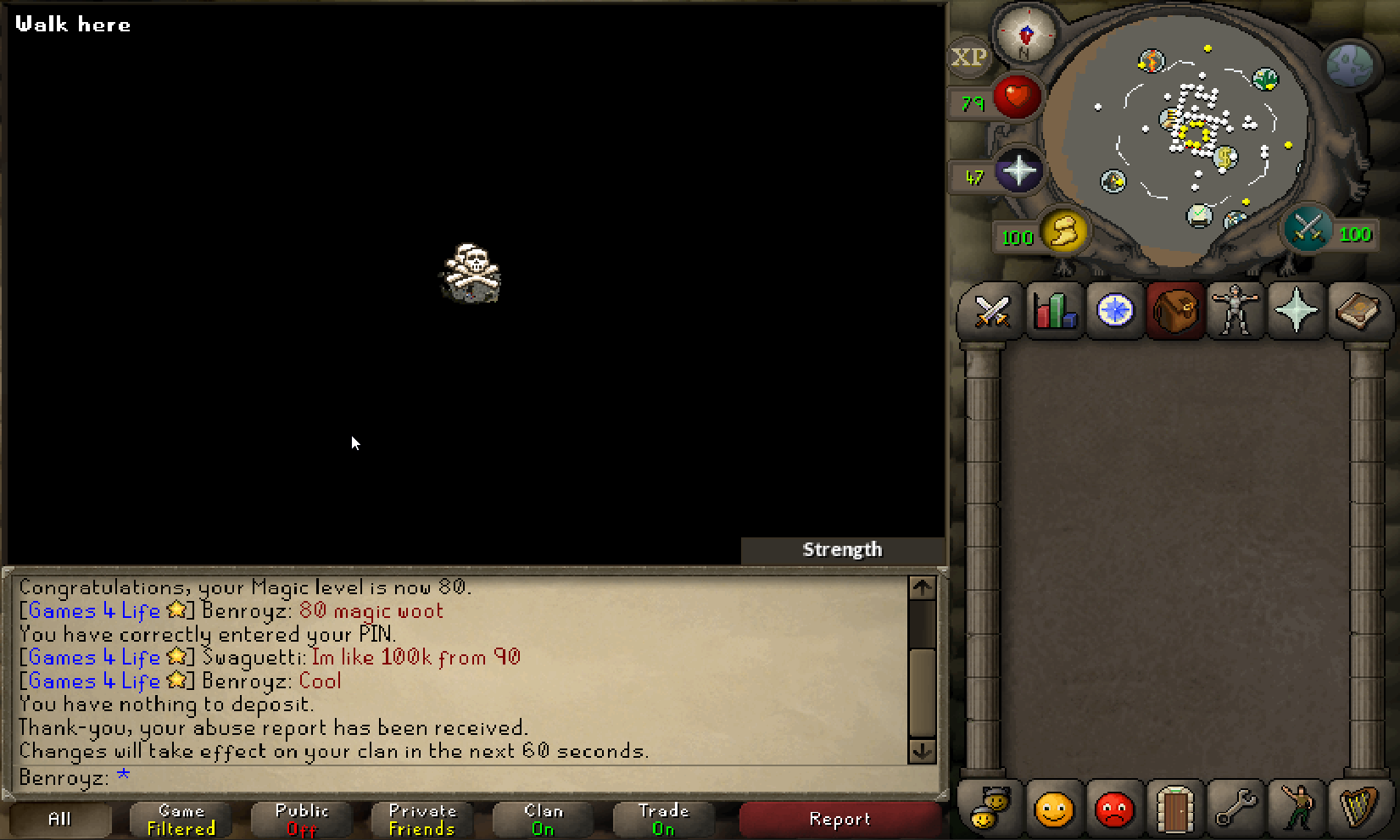Click the compass to face north
Screen dimensions: 1400x840
1026,36
